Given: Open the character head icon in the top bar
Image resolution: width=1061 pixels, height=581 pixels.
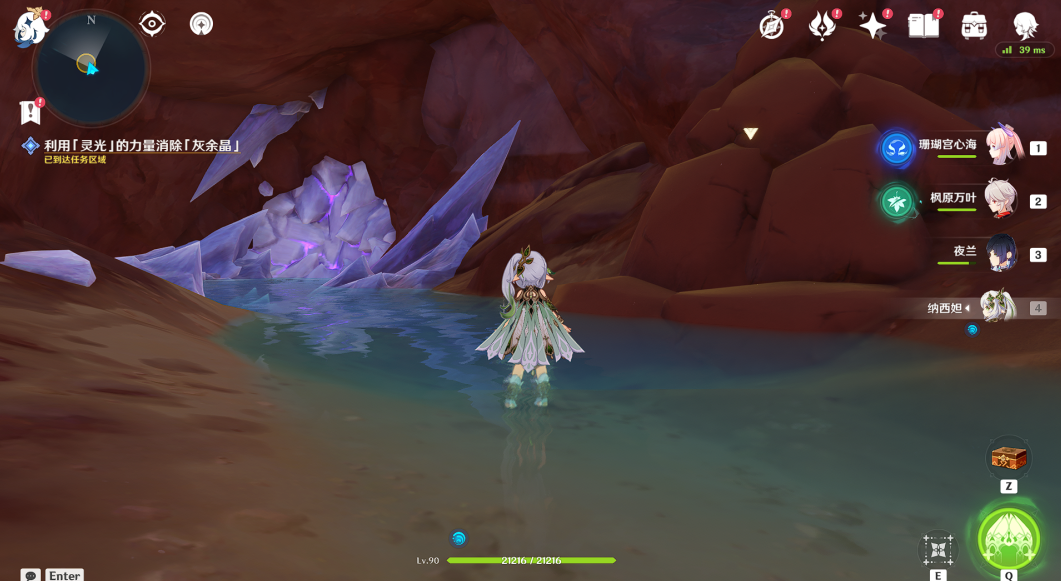Looking at the screenshot, I should click(1025, 26).
